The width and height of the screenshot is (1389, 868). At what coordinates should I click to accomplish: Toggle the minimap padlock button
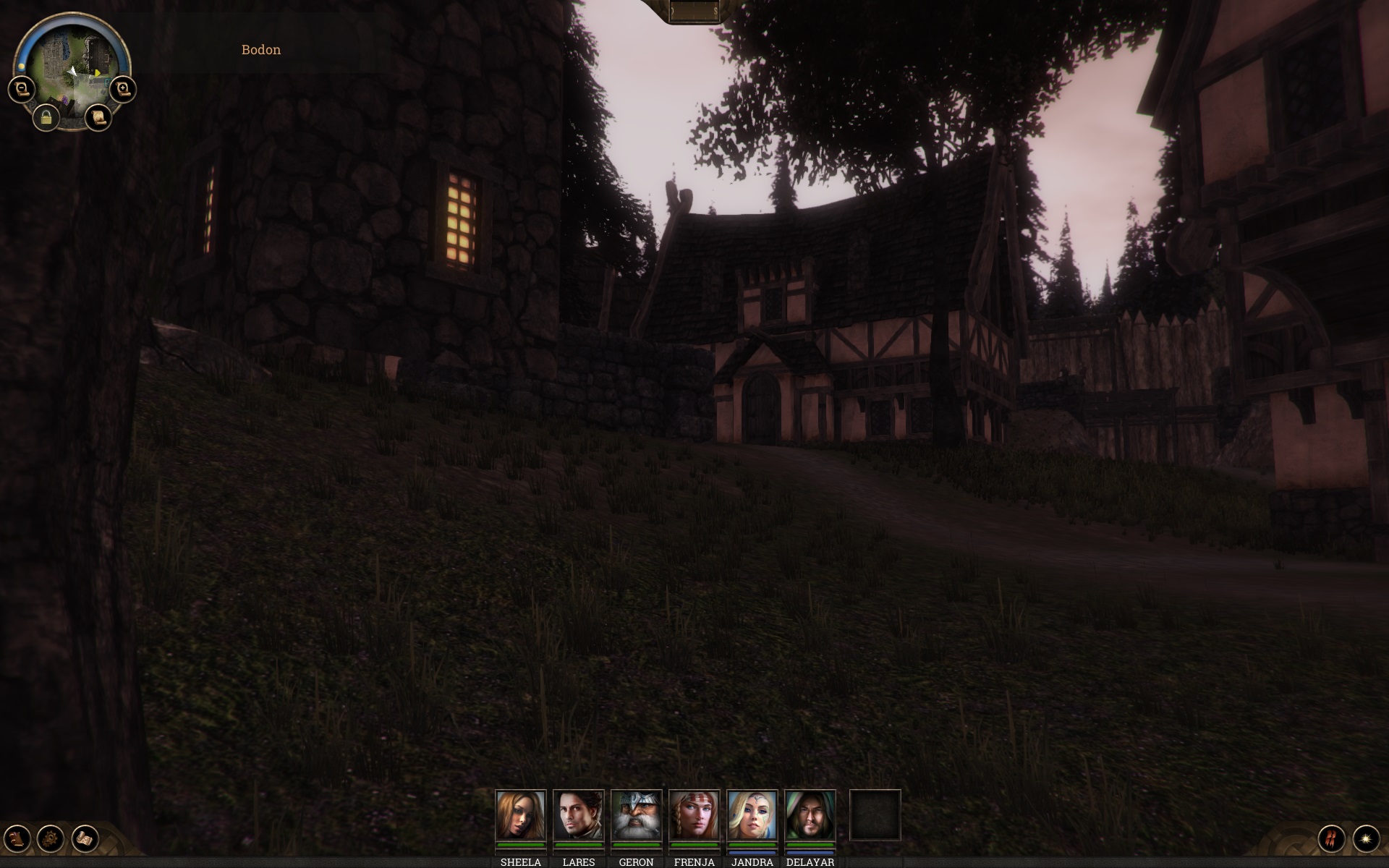[x=46, y=117]
